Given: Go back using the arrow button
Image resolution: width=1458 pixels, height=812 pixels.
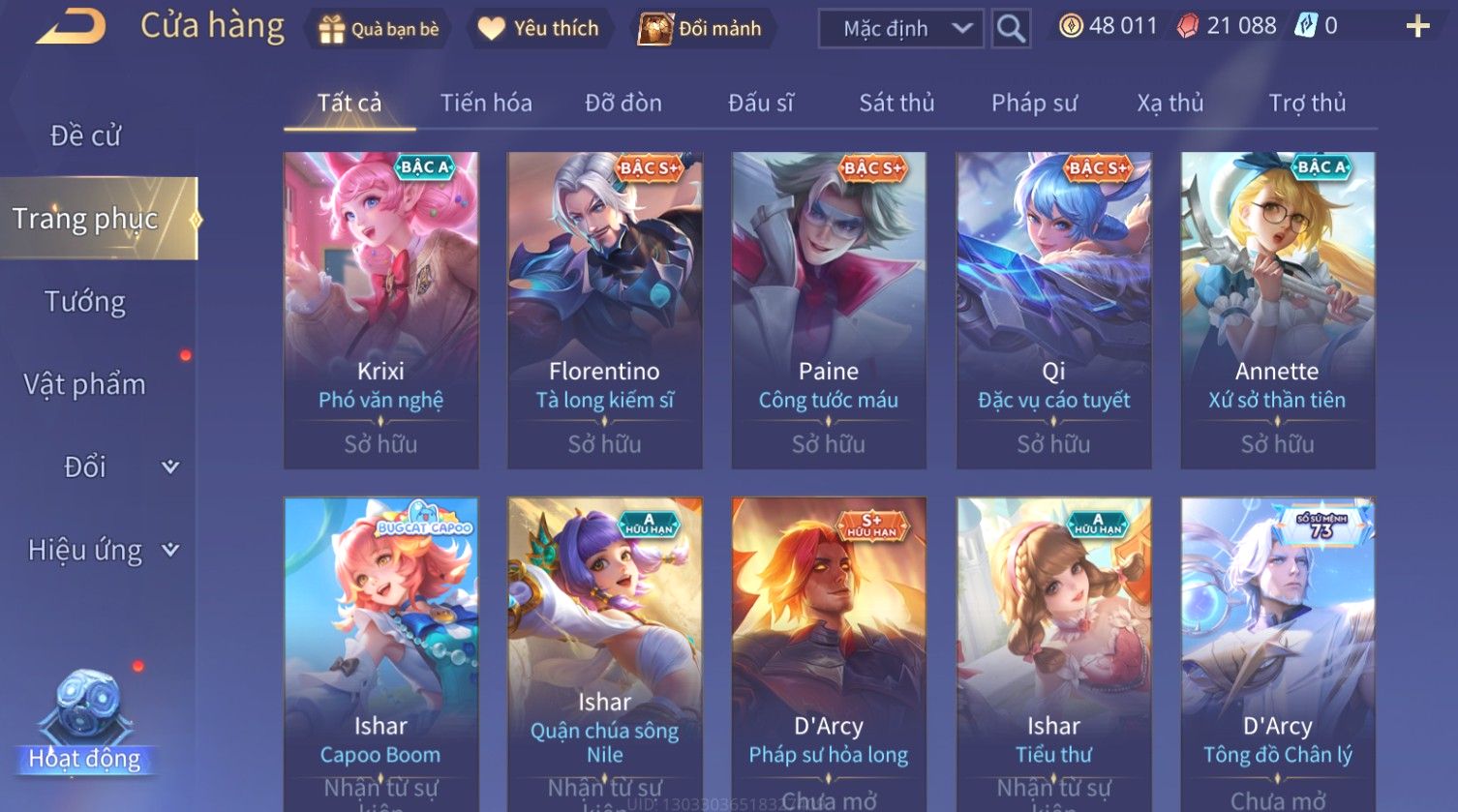Looking at the screenshot, I should pyautogui.click(x=71, y=27).
